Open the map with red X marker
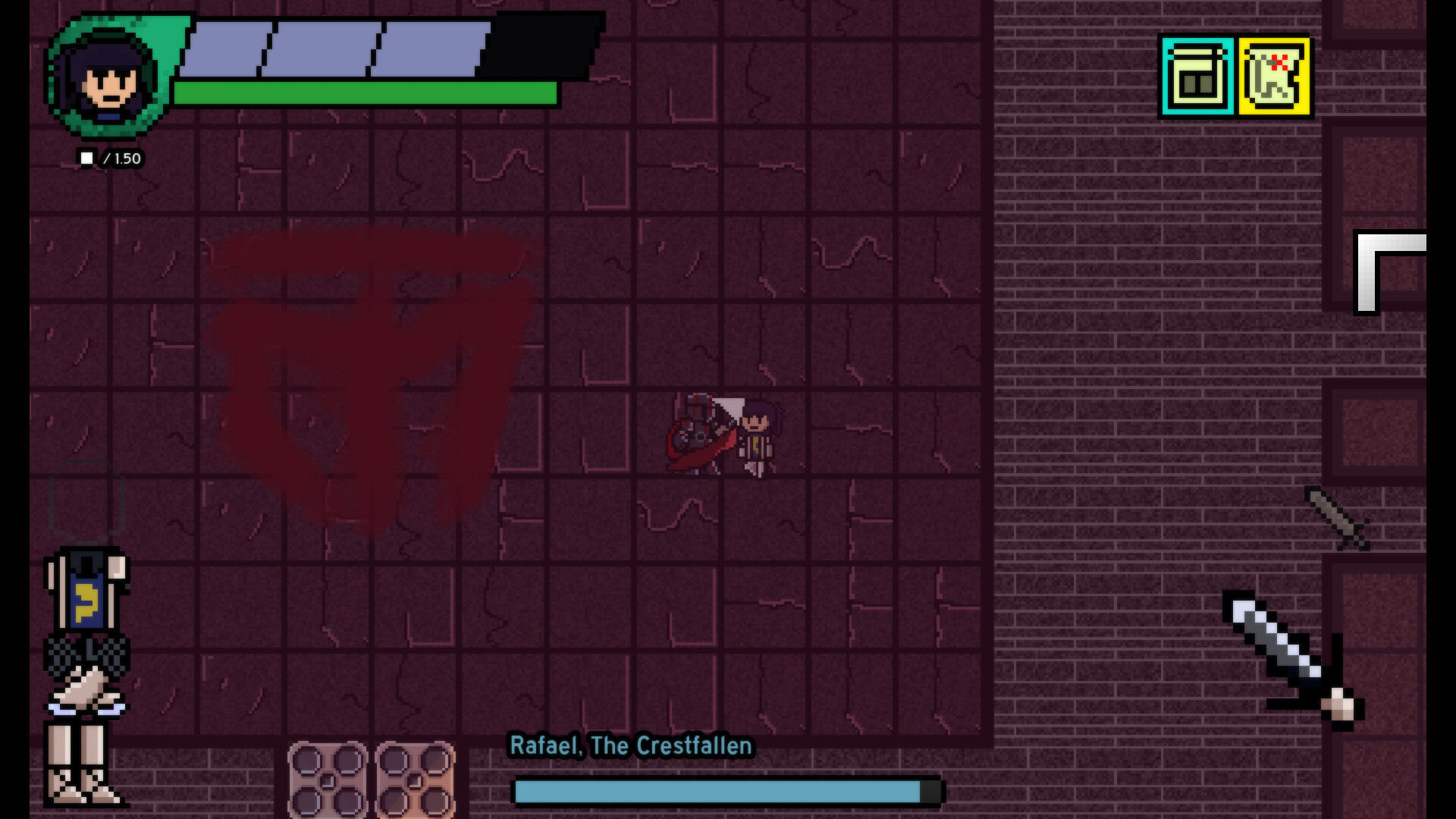Image resolution: width=1456 pixels, height=819 pixels. 1275,76
